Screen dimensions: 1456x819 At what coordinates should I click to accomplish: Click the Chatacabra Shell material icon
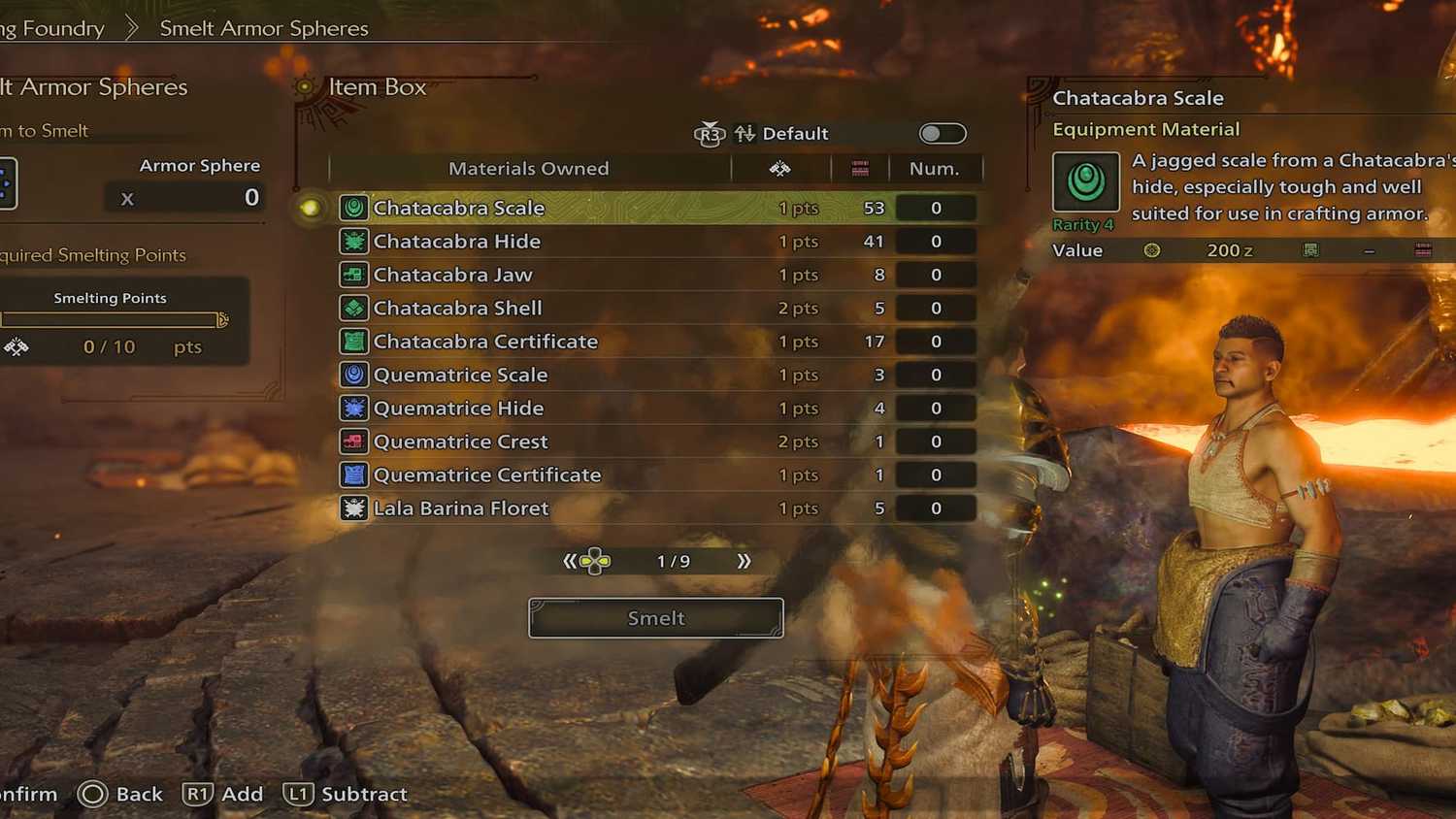353,308
